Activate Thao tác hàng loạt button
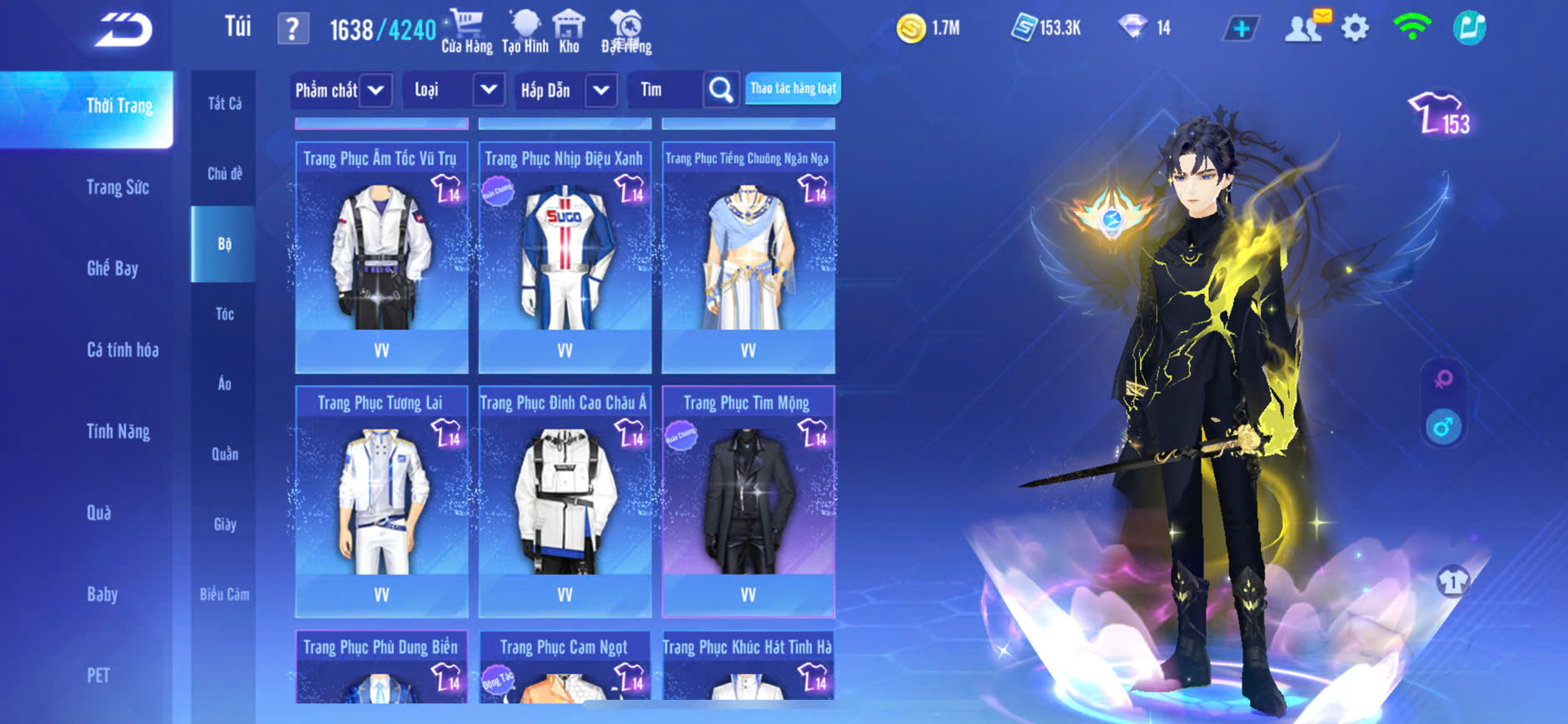Viewport: 1568px width, 724px height. (x=793, y=88)
